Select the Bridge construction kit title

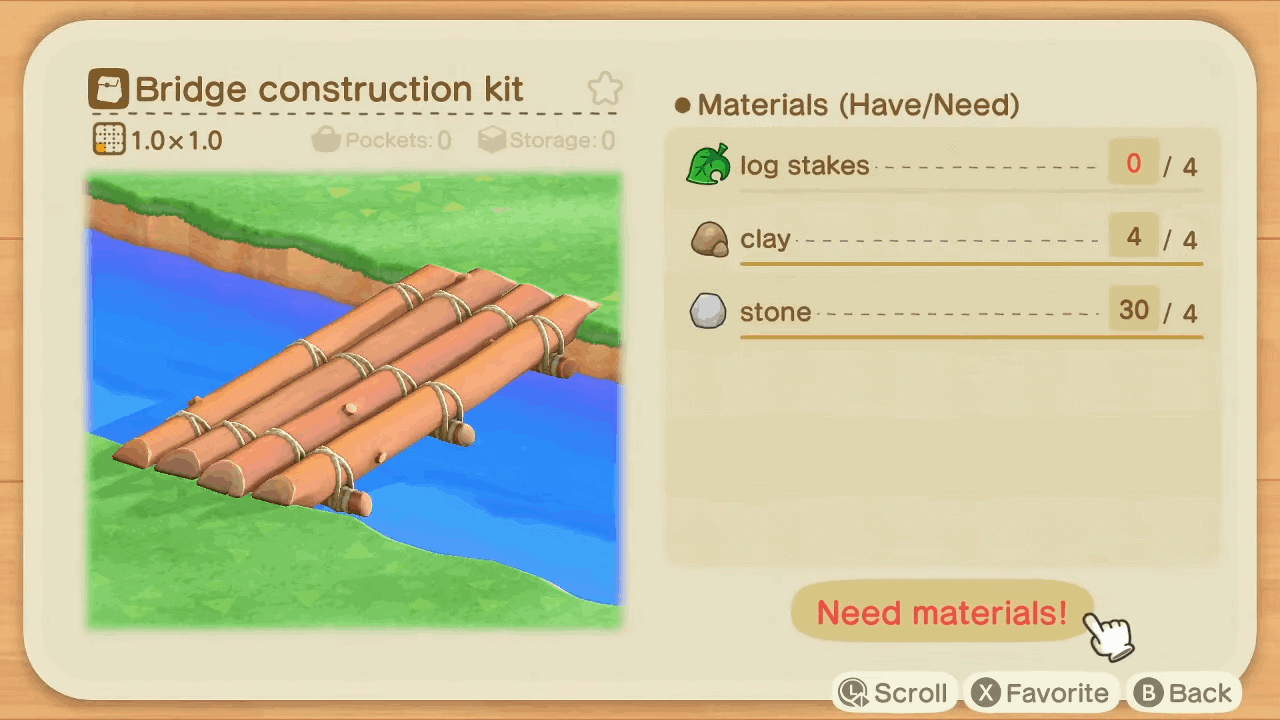(330, 89)
